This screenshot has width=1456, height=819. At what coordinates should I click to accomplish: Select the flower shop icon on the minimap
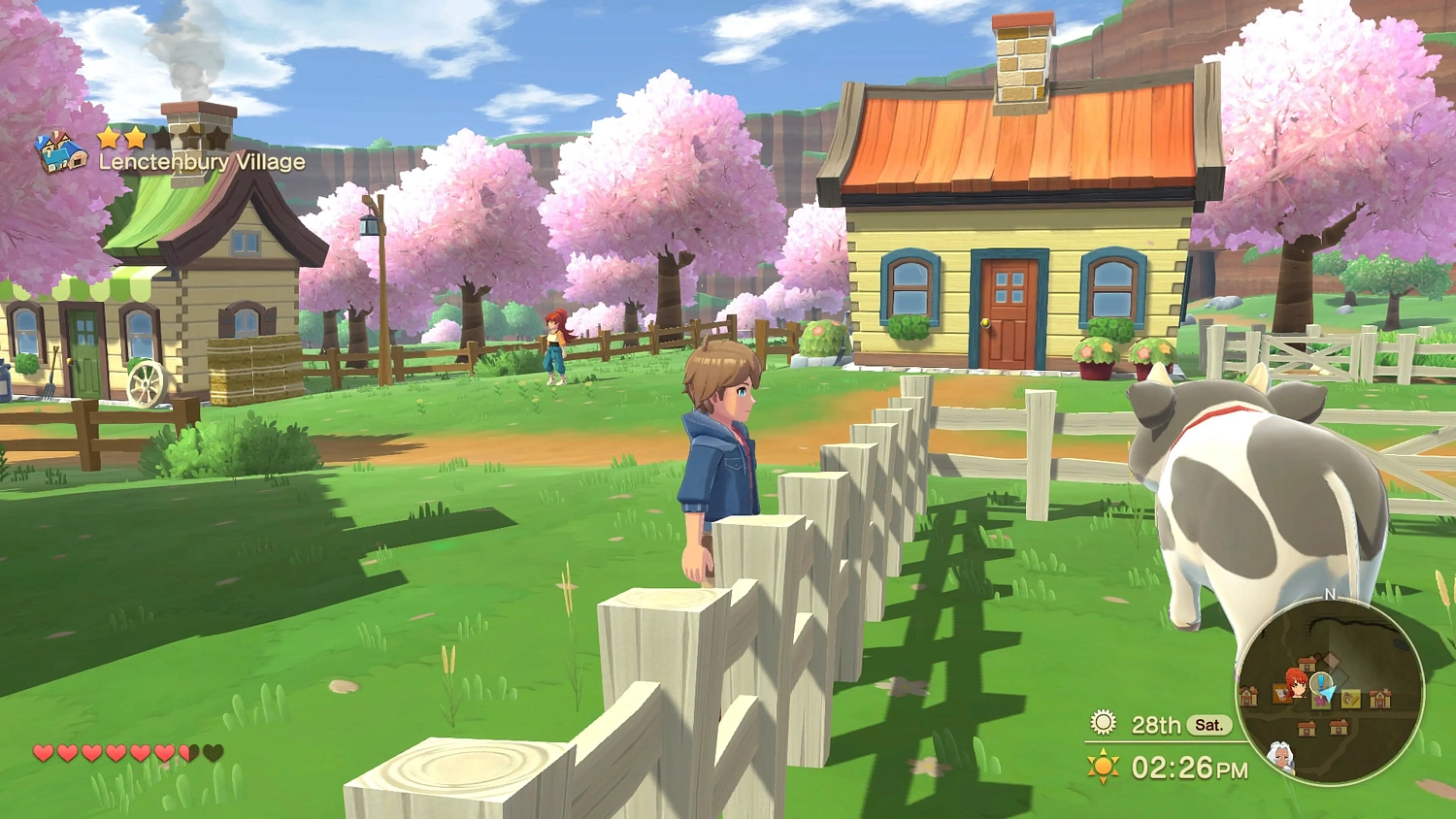[1319, 700]
